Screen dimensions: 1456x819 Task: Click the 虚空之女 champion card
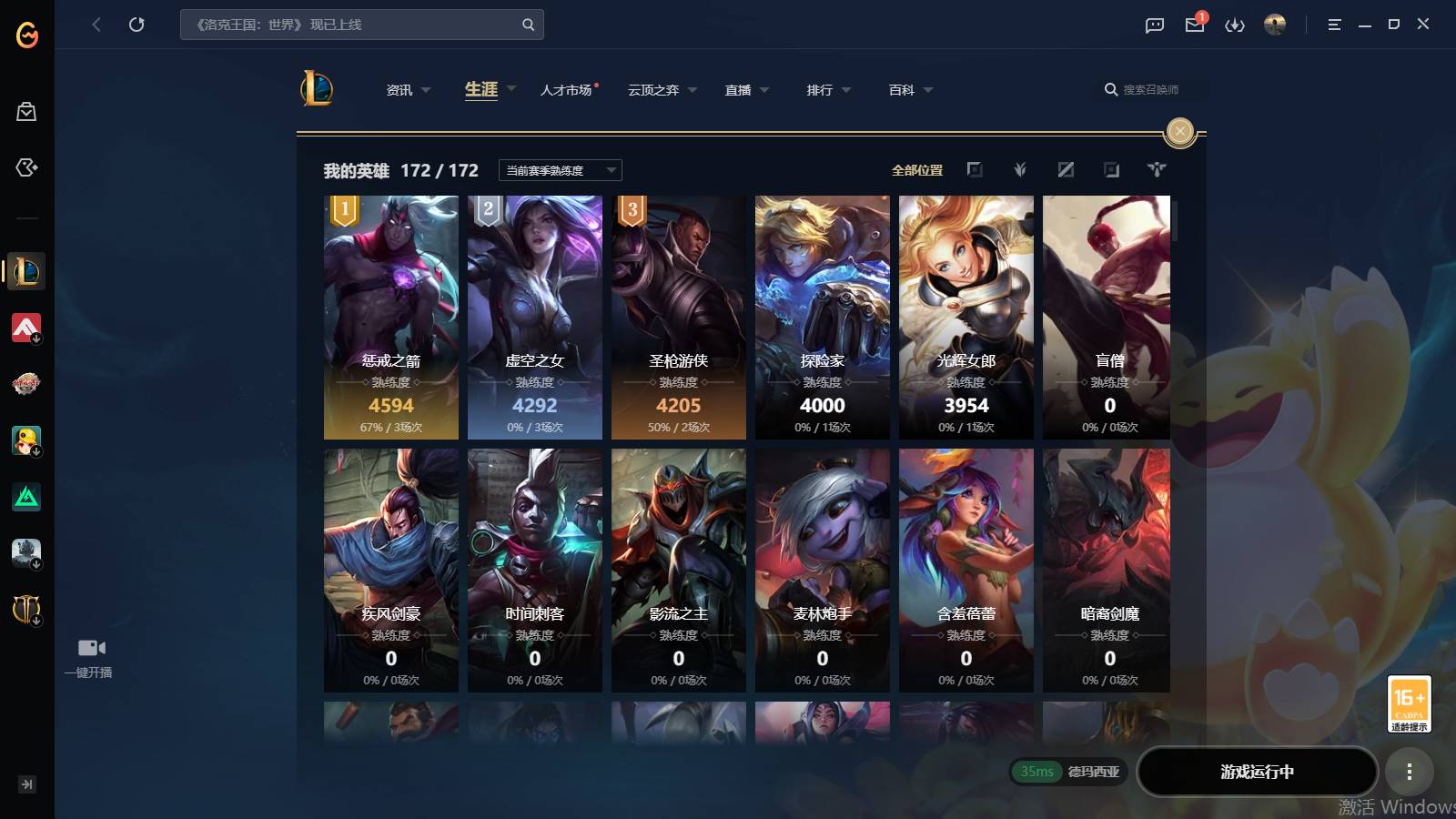(x=534, y=318)
